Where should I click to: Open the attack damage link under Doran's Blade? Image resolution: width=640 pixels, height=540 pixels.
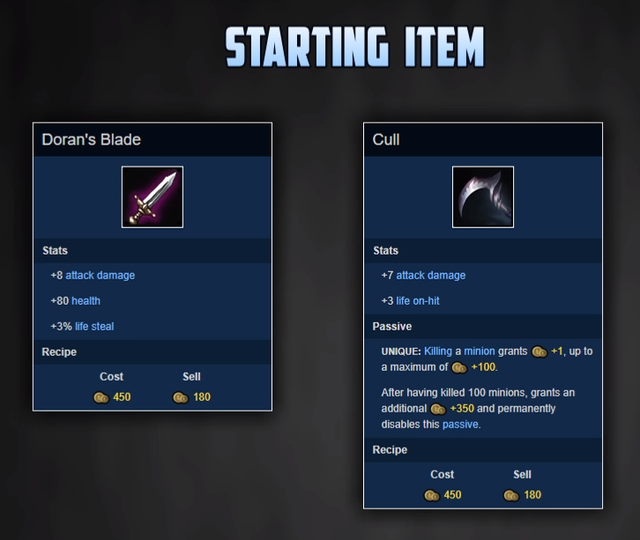(100, 275)
